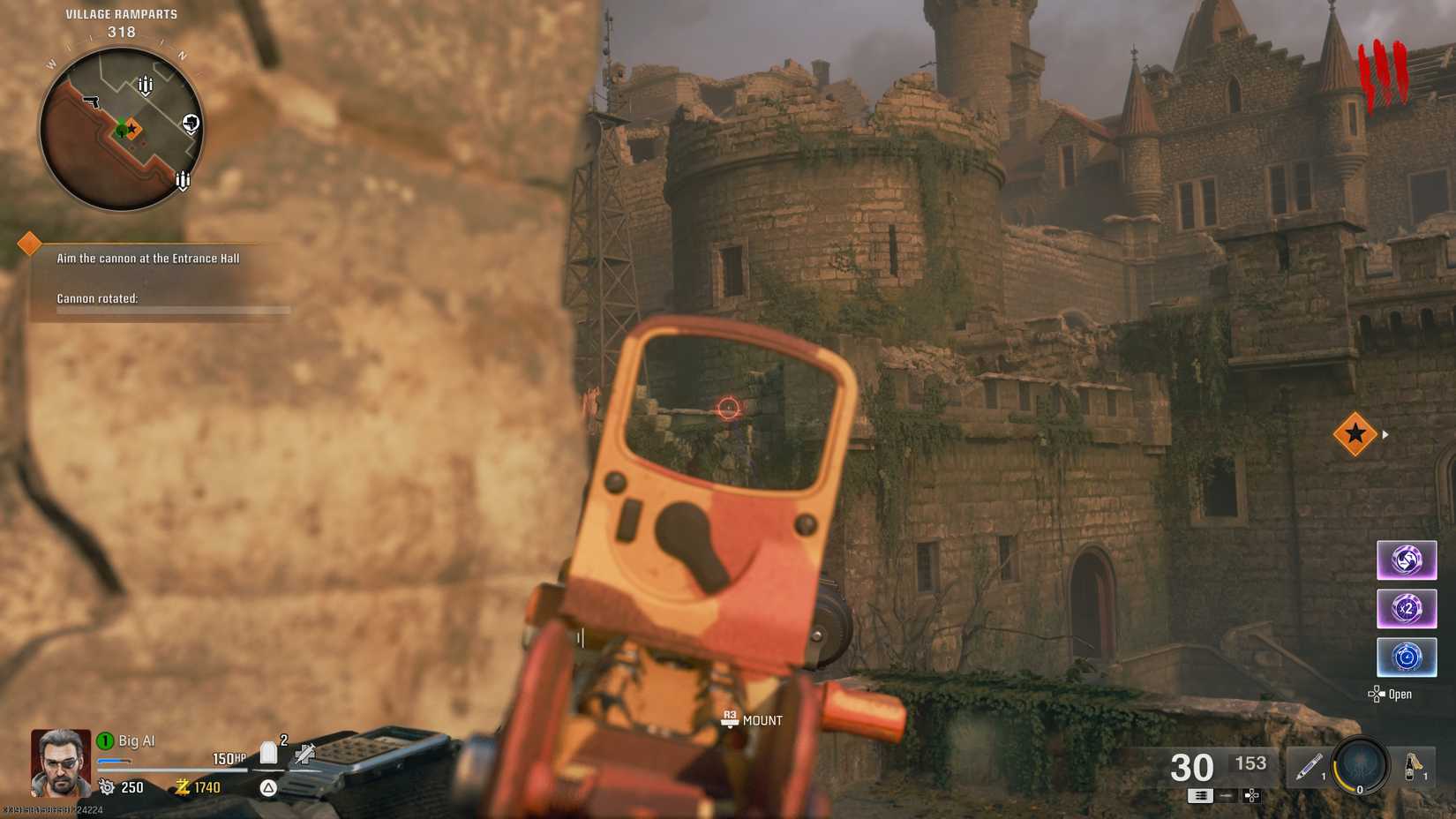
Task: Select the molotov lethal equipment icon
Action: [x=1415, y=764]
